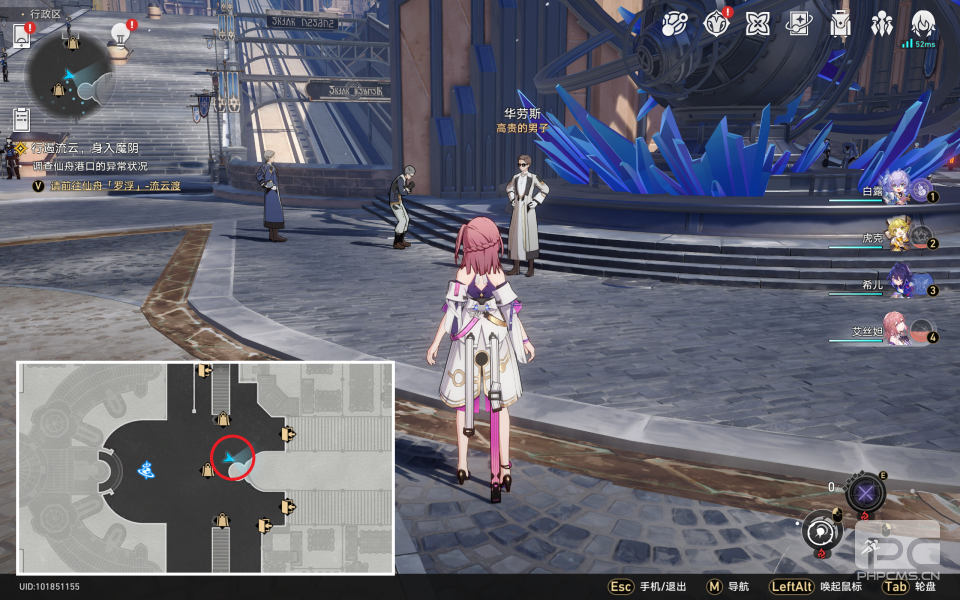Open the mission log clipboard icon
The image size is (960, 600).
click(21, 119)
